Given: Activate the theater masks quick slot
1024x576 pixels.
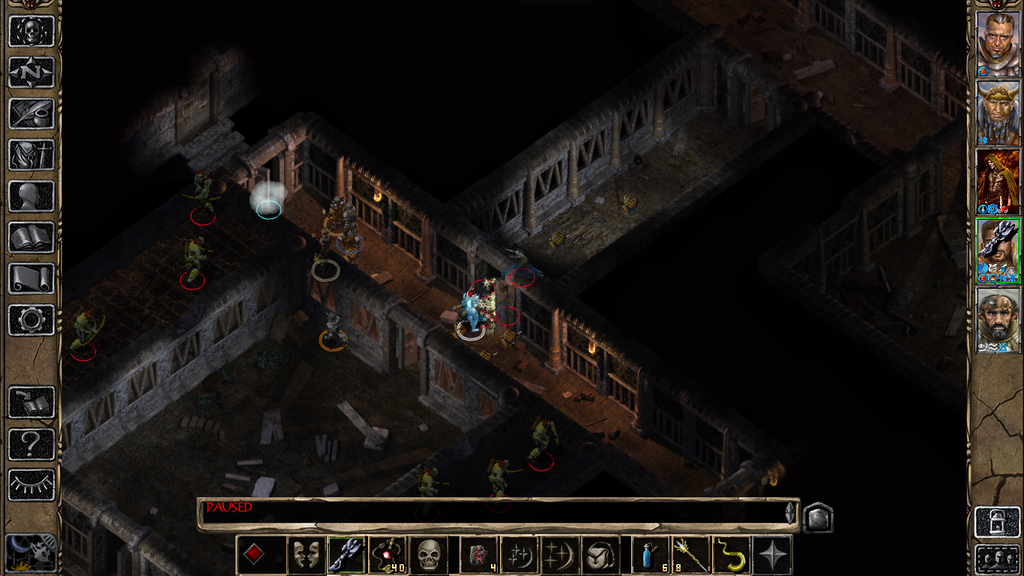Looking at the screenshot, I should tap(304, 555).
